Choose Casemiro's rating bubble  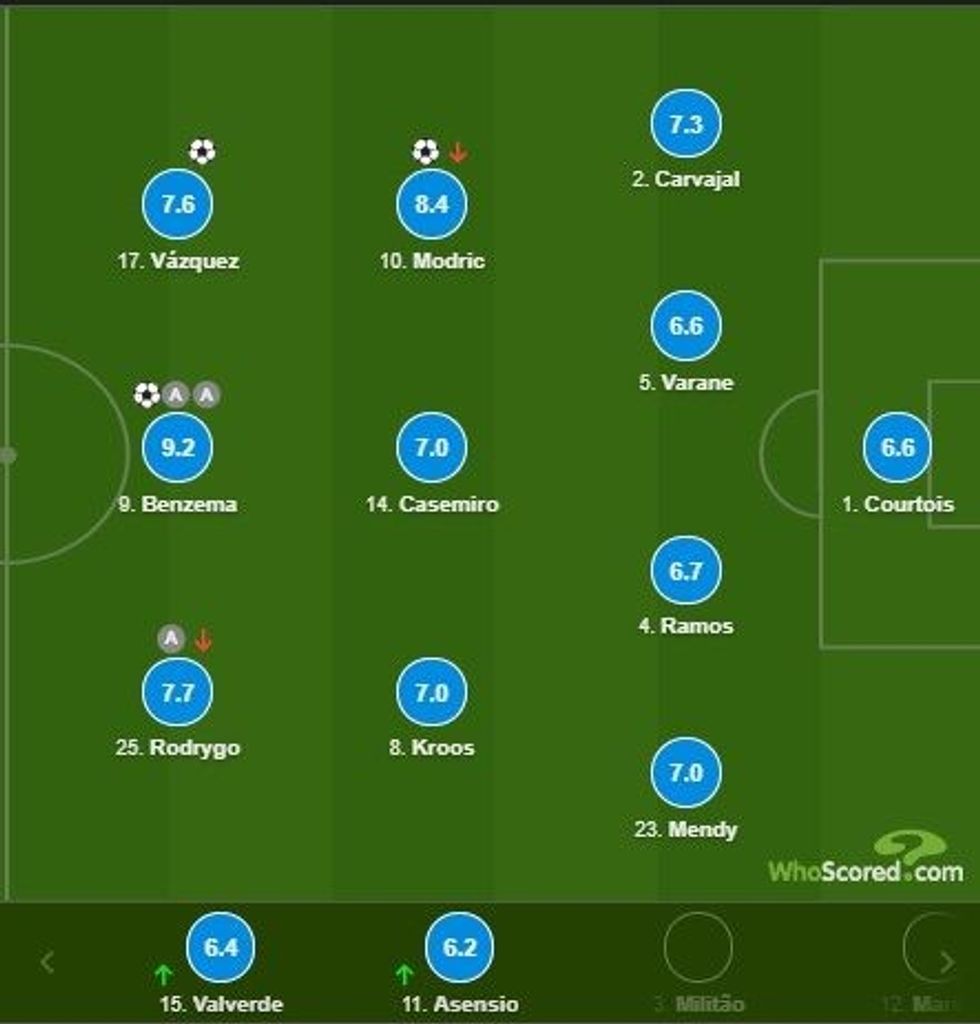pyautogui.click(x=432, y=448)
